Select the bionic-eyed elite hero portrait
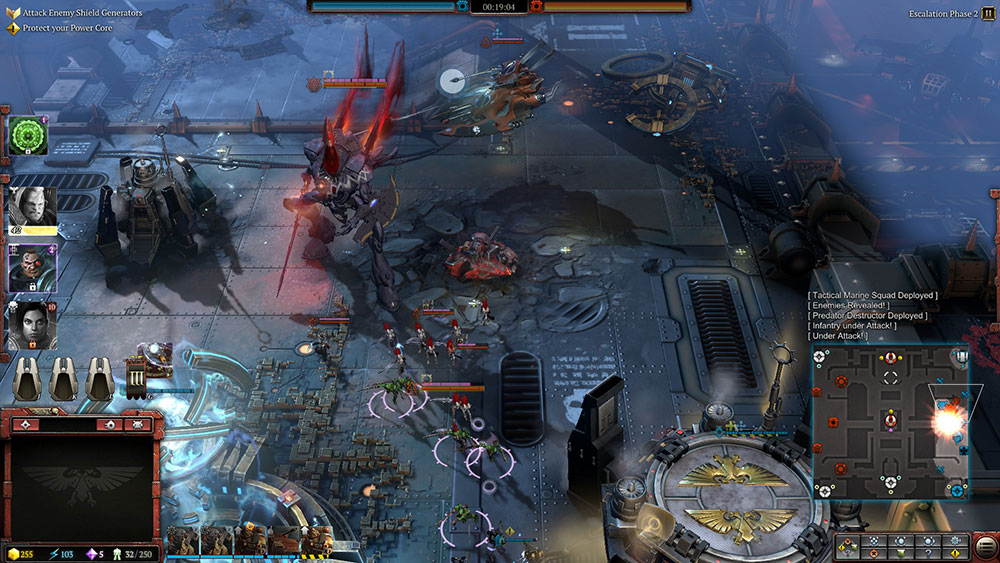Image resolution: width=1000 pixels, height=563 pixels. click(x=32, y=267)
